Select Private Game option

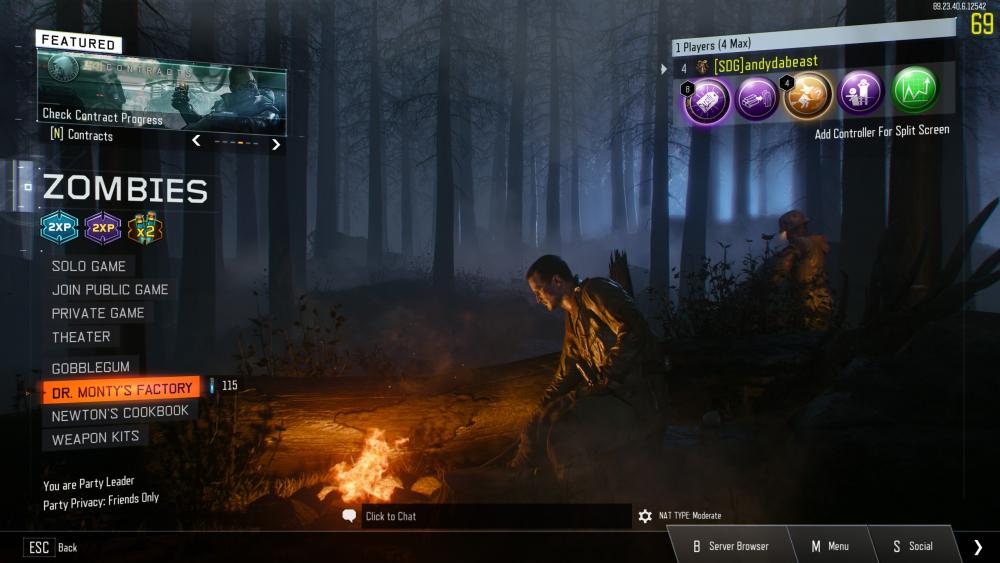pos(98,313)
